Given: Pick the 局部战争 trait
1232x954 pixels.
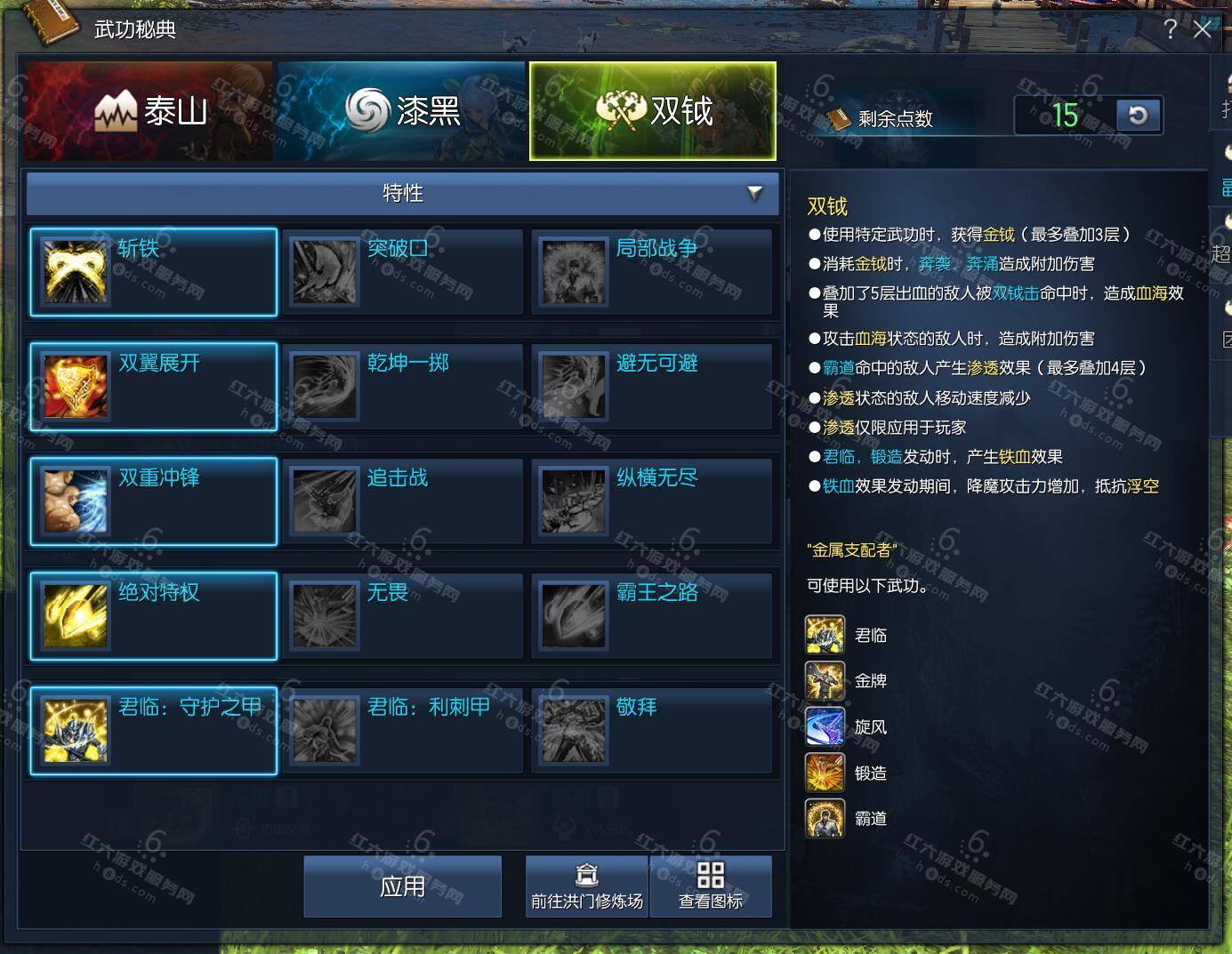Looking at the screenshot, I should pyautogui.click(x=652, y=272).
